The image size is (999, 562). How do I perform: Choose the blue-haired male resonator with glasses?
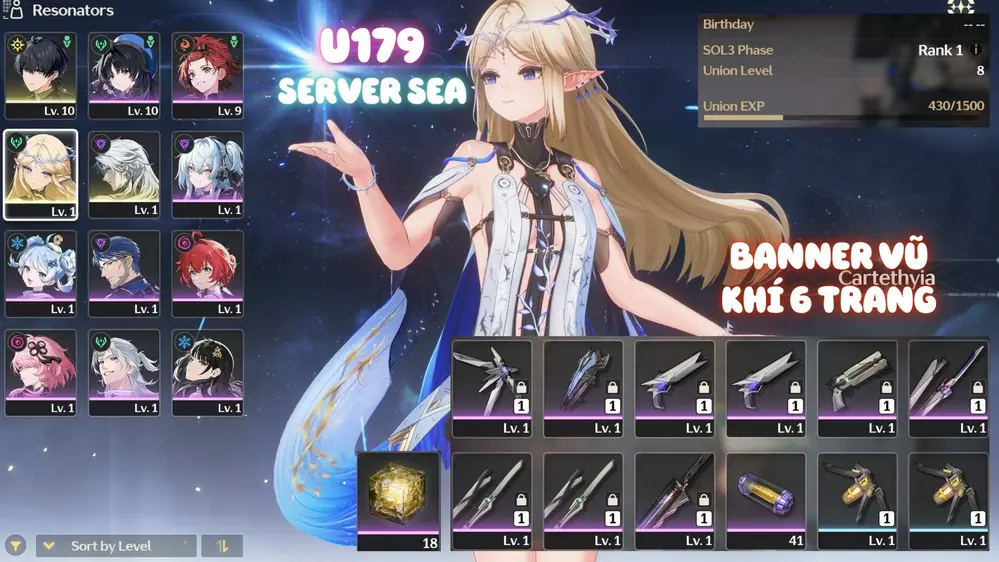(124, 273)
